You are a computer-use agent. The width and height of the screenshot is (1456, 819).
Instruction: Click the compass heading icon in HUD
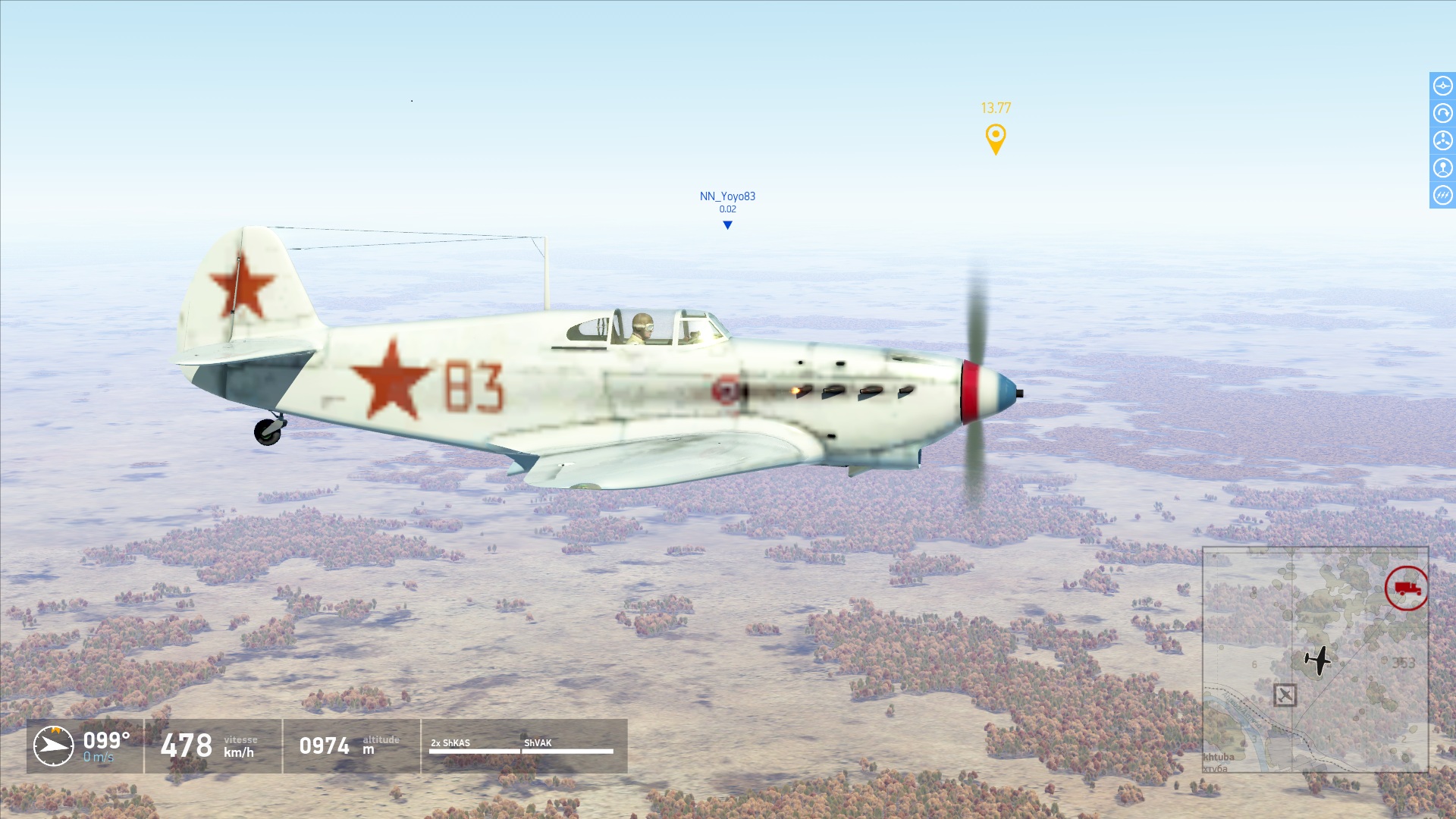click(x=54, y=745)
